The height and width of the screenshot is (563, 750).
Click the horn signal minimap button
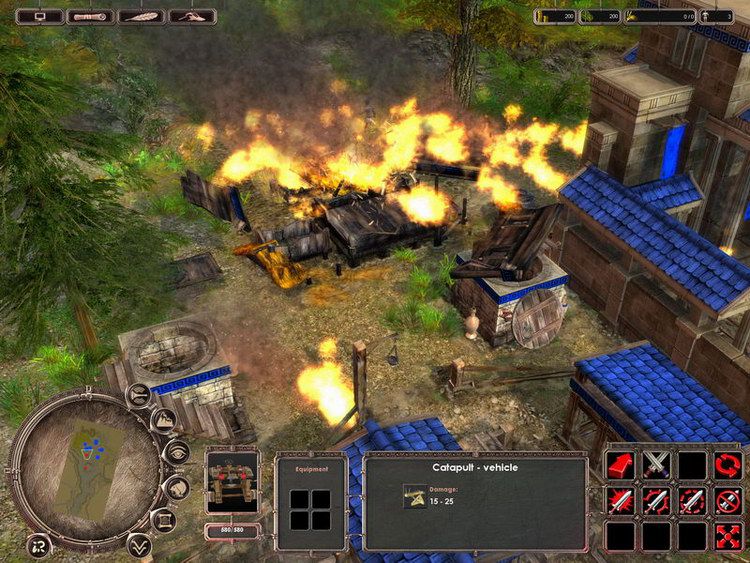140,394
